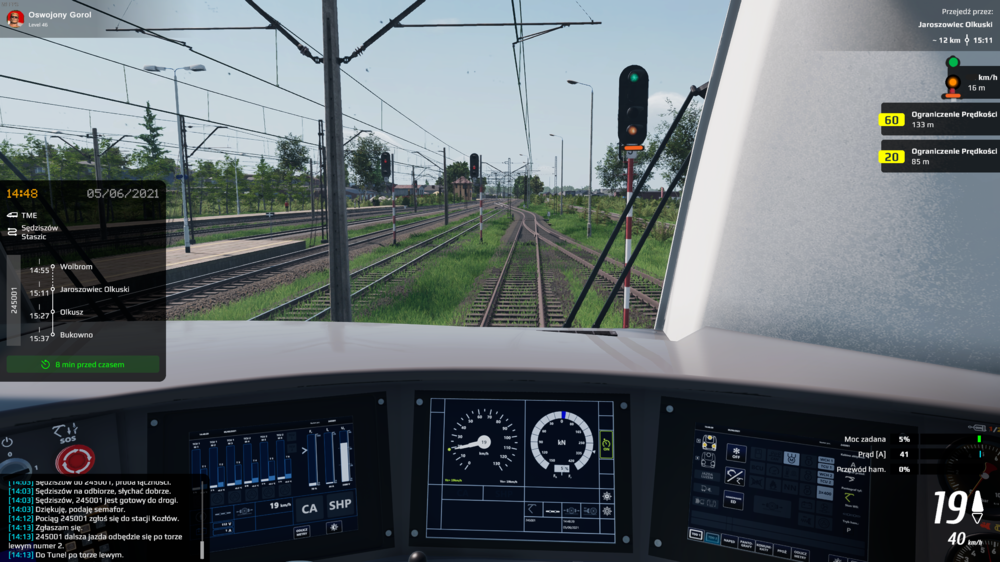Click the Oswojony Gorol player avatar
This screenshot has width=1000, height=562.
(x=15, y=17)
